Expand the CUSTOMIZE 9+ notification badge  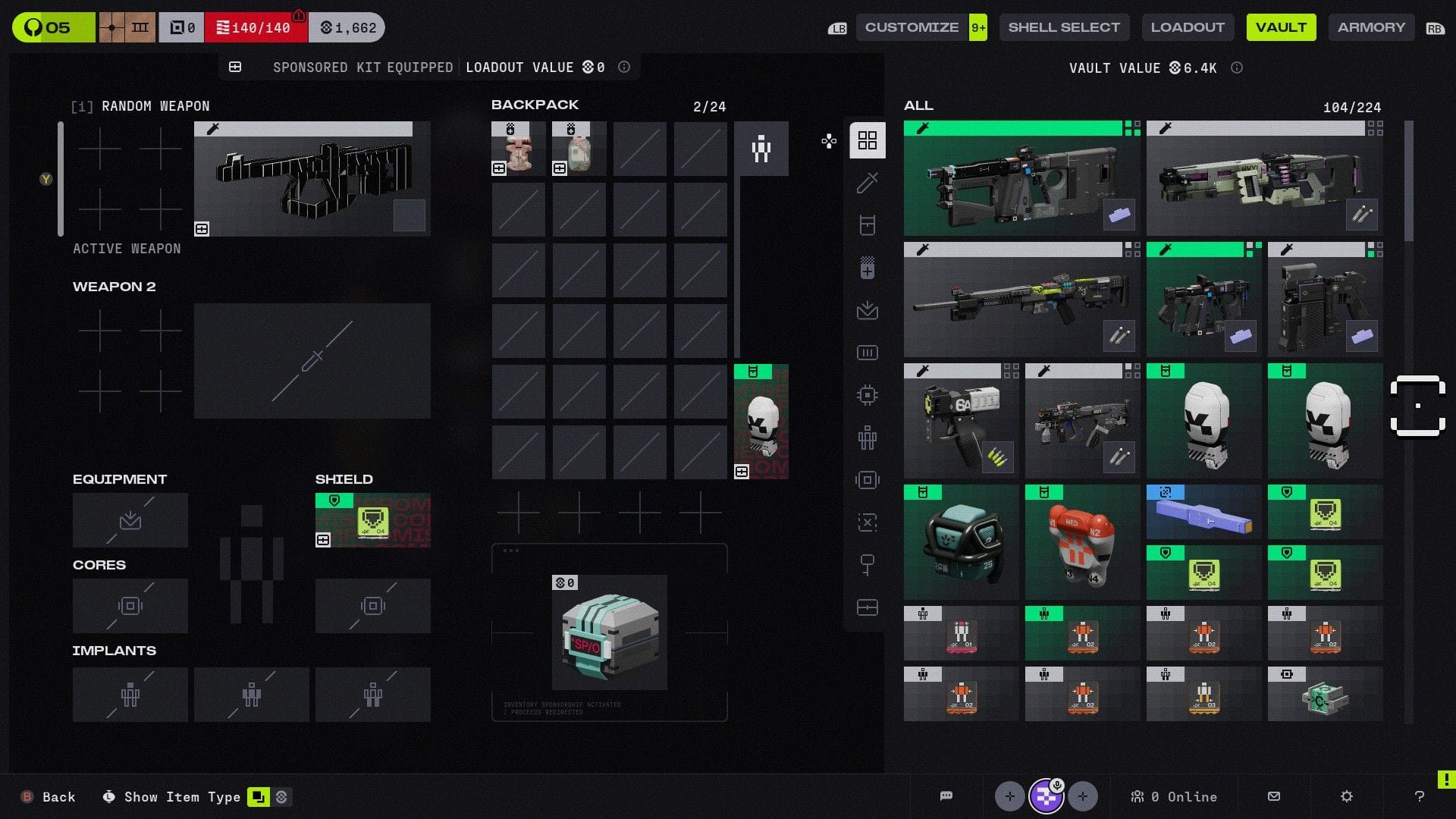pyautogui.click(x=977, y=27)
